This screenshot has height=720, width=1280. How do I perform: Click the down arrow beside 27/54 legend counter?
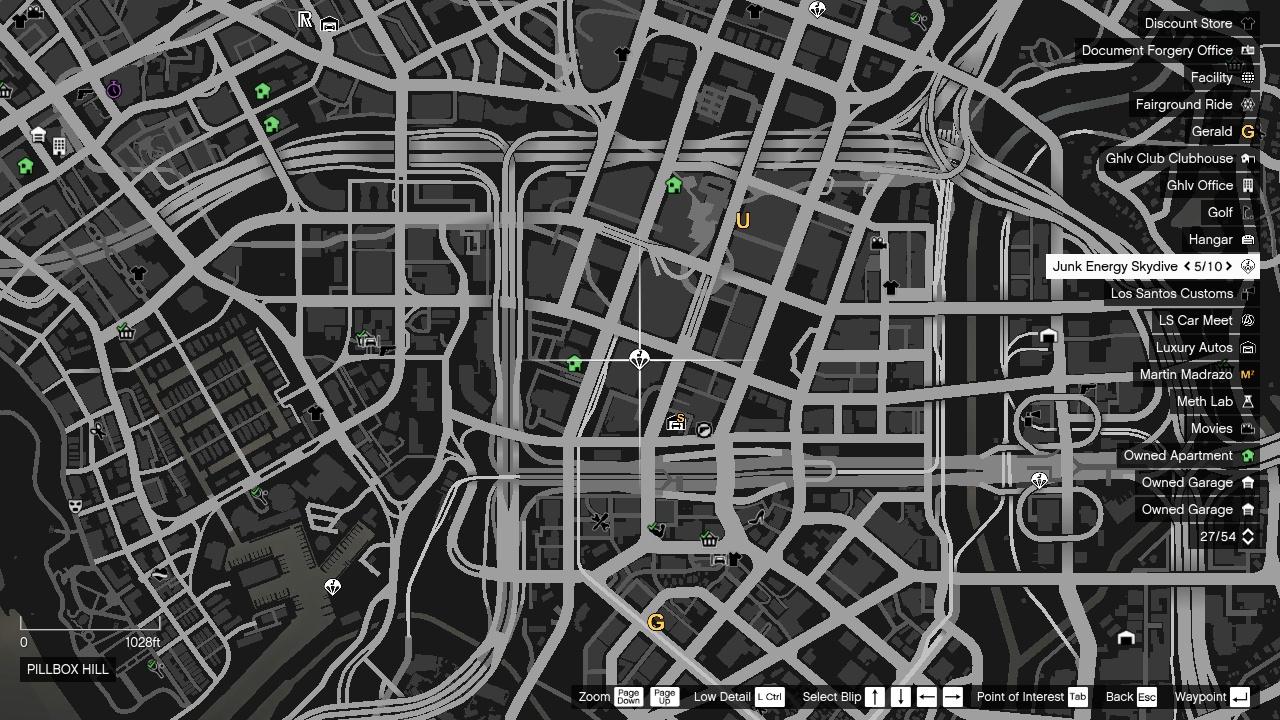click(1246, 540)
